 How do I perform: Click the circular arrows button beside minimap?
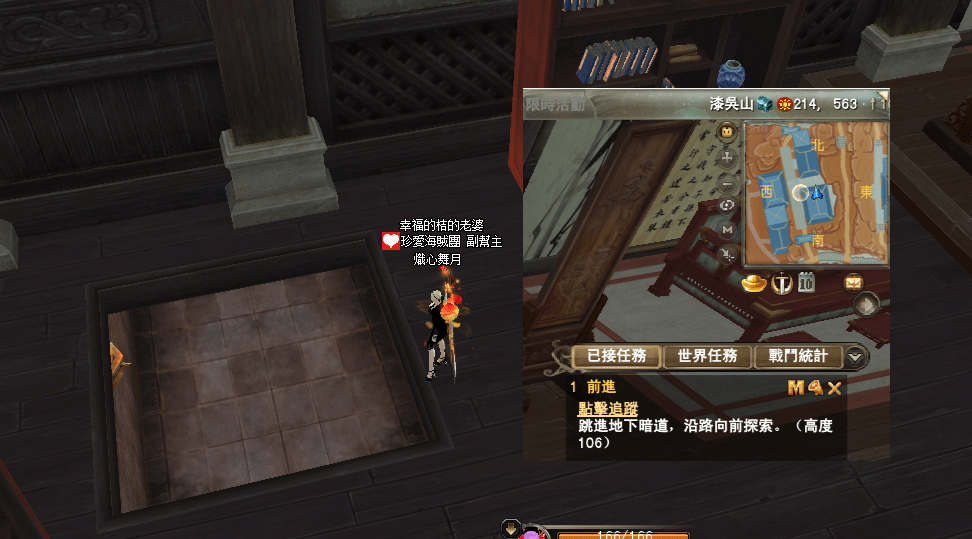point(728,206)
